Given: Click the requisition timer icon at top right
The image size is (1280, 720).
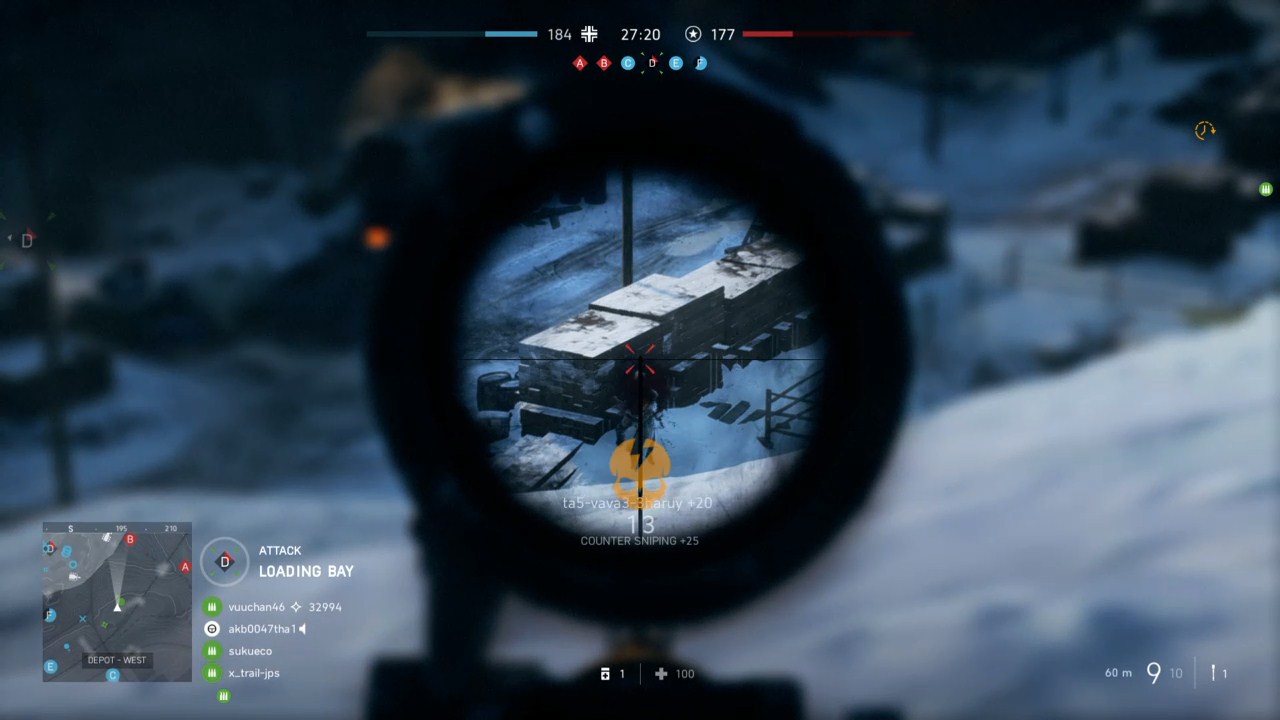Looking at the screenshot, I should click(x=1203, y=131).
